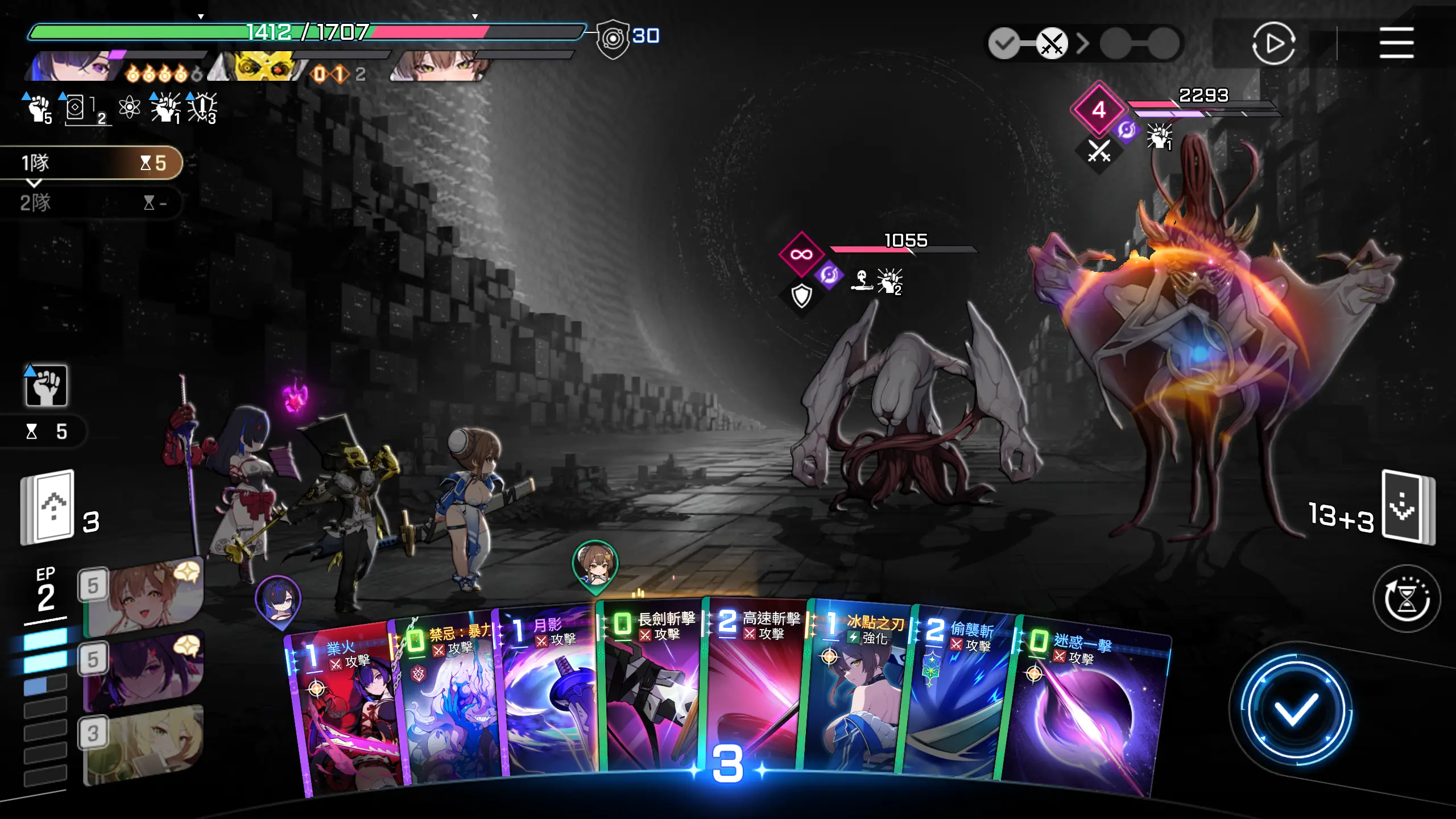The image size is (1456, 819).
Task: Switch to the 2隊 team tab
Action: [x=91, y=202]
